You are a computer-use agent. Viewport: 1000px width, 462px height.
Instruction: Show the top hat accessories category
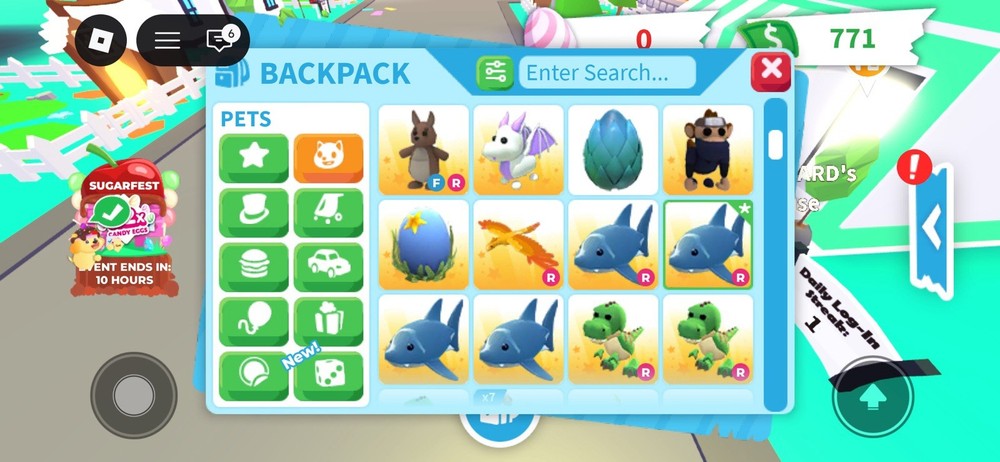click(x=254, y=212)
